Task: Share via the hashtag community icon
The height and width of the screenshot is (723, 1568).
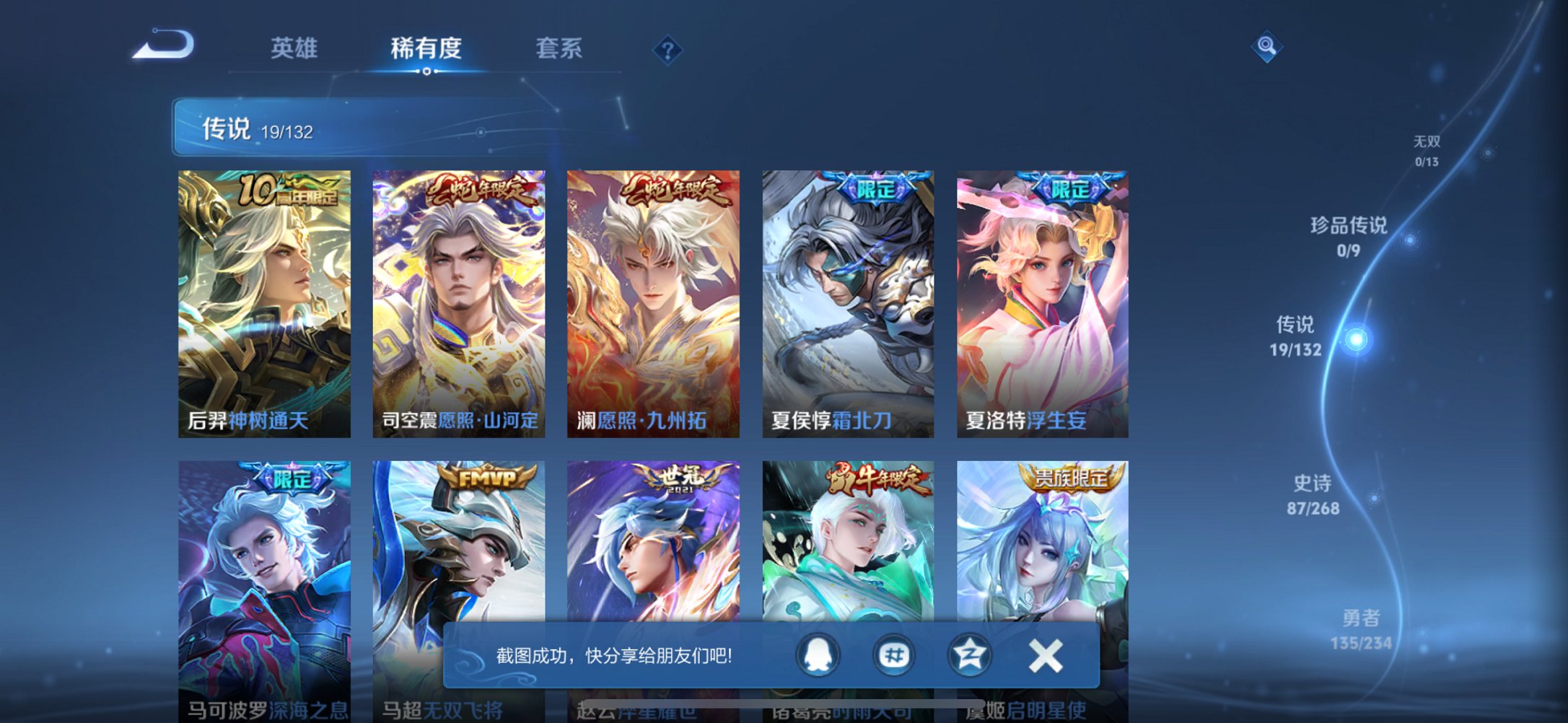Action: (x=893, y=655)
